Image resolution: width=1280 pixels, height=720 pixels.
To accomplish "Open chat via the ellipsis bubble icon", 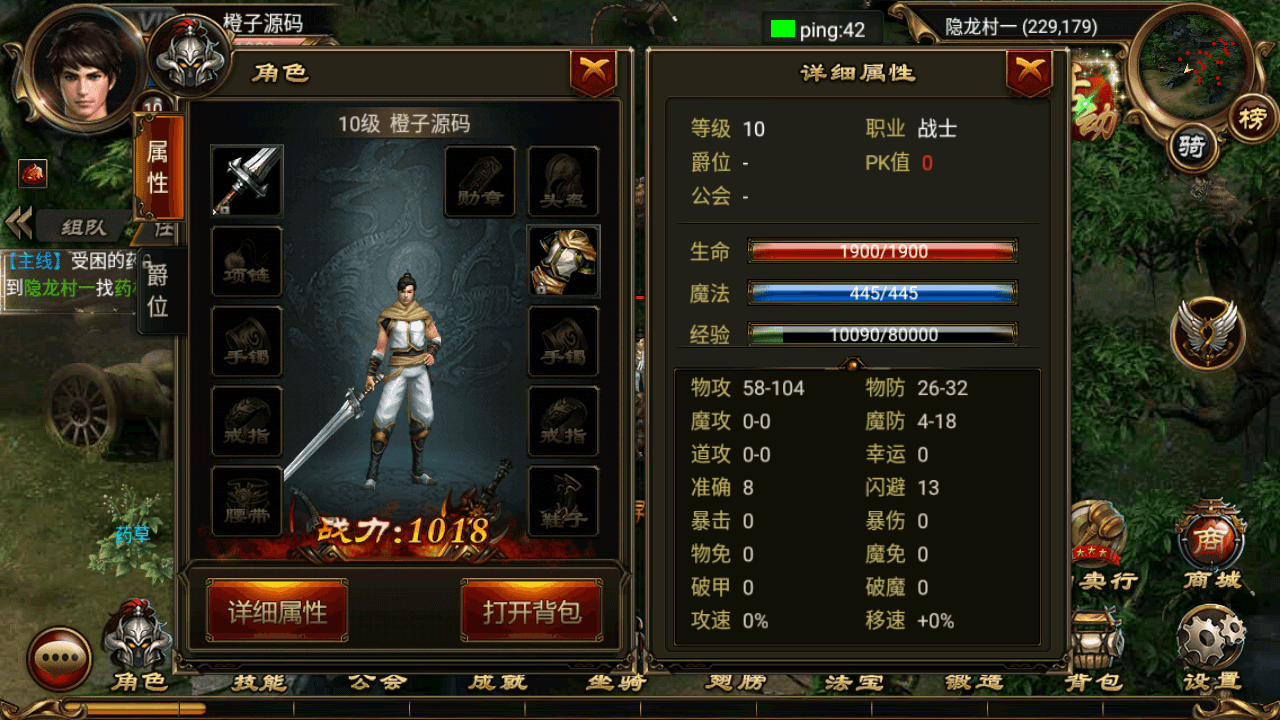I will (x=60, y=655).
